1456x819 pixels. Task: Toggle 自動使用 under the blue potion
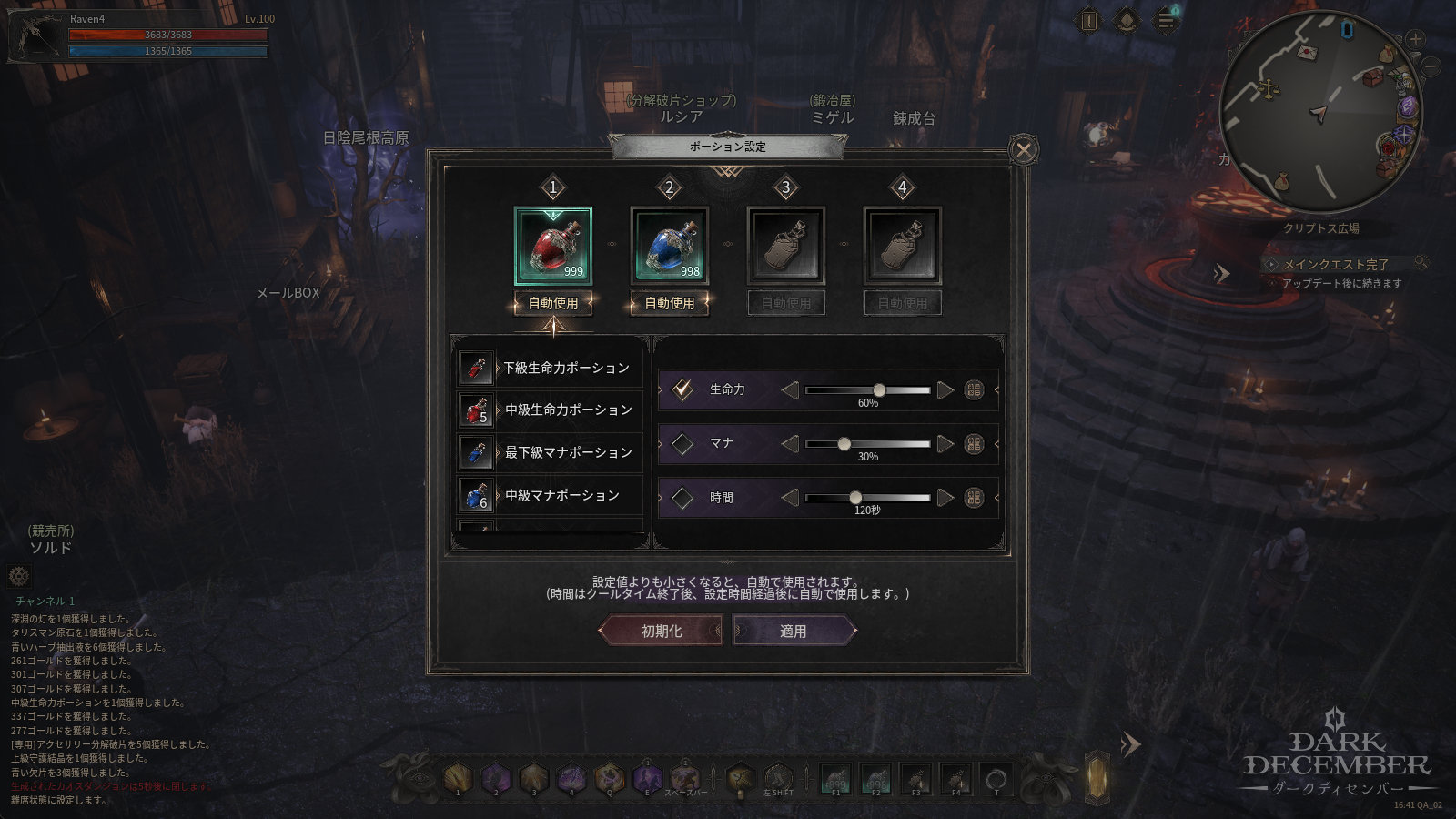pyautogui.click(x=670, y=303)
